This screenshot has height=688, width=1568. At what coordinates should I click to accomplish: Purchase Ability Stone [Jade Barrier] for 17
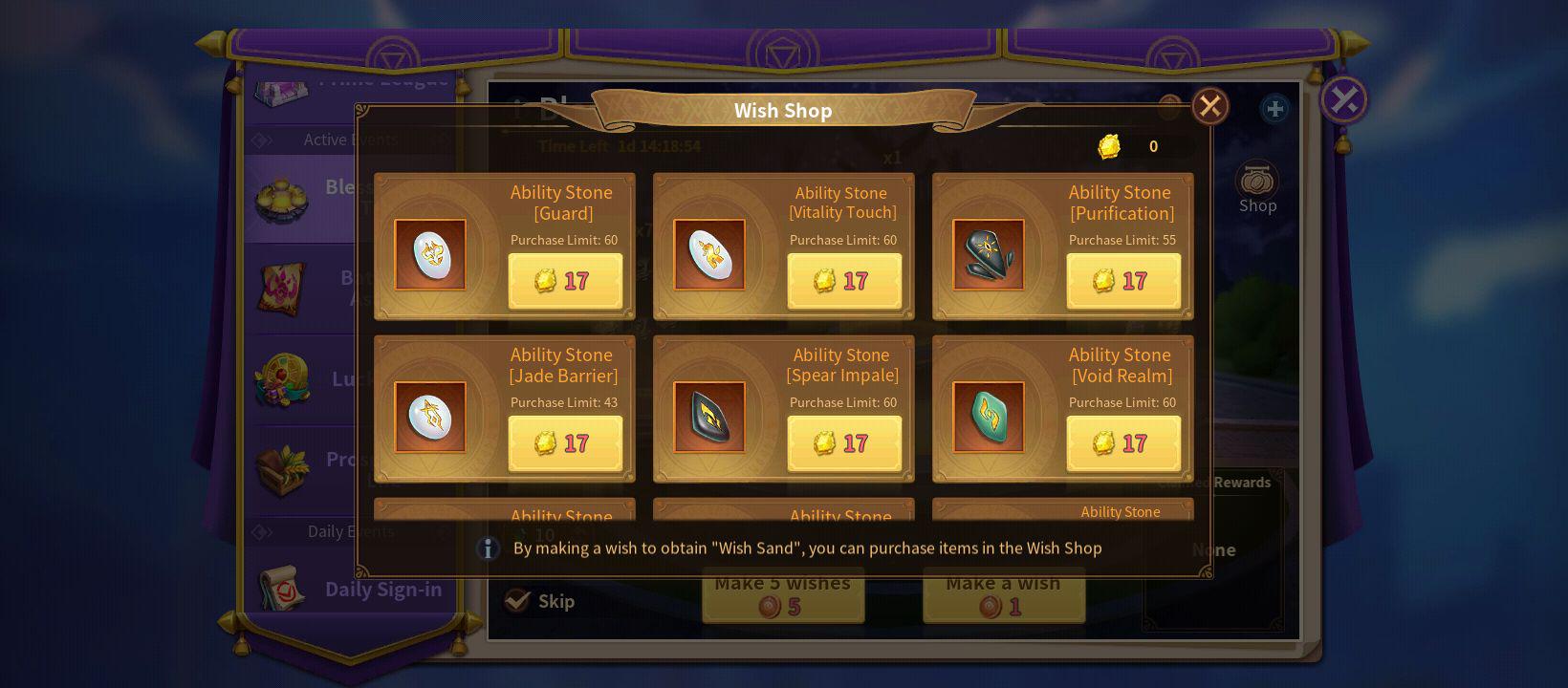click(565, 443)
